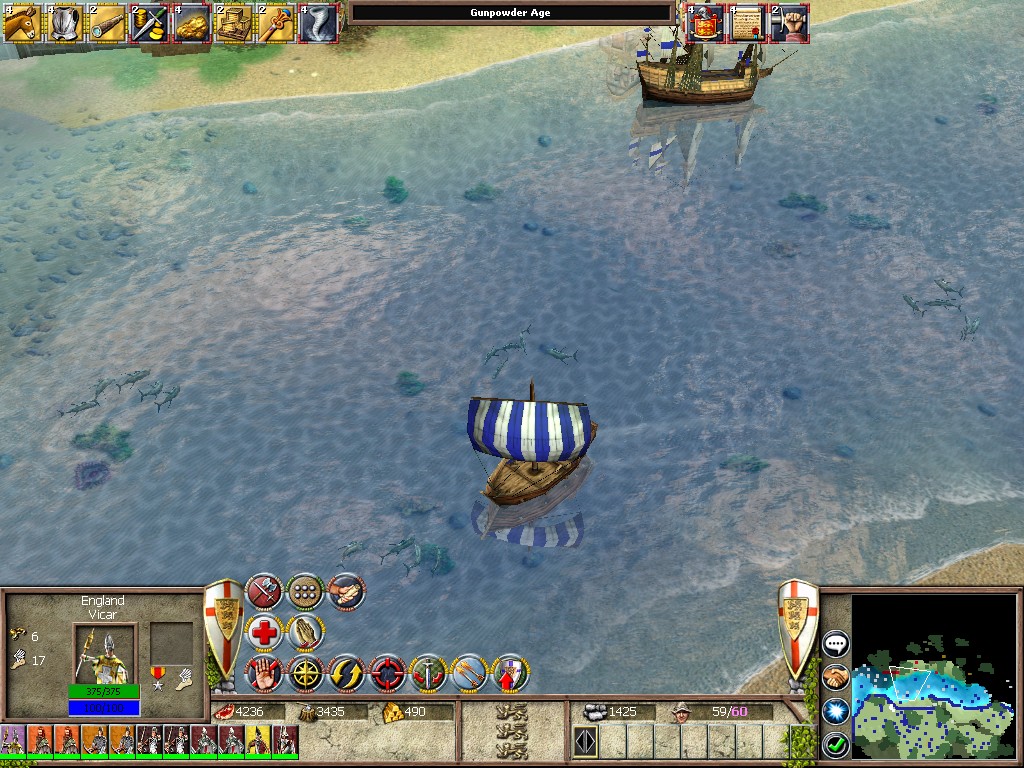Click the yellow circular arrows command
This screenshot has width=1024, height=768.
tap(346, 674)
